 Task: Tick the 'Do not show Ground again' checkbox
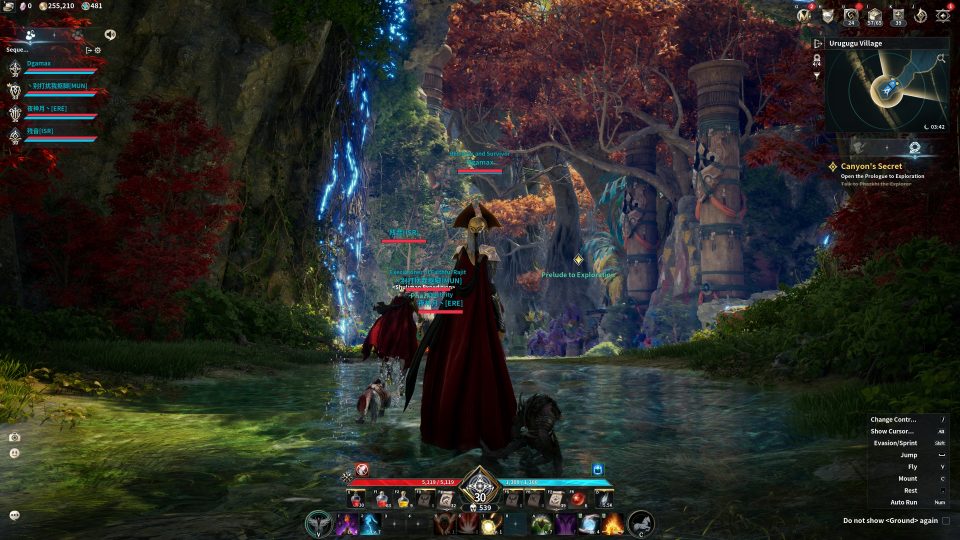tap(946, 520)
